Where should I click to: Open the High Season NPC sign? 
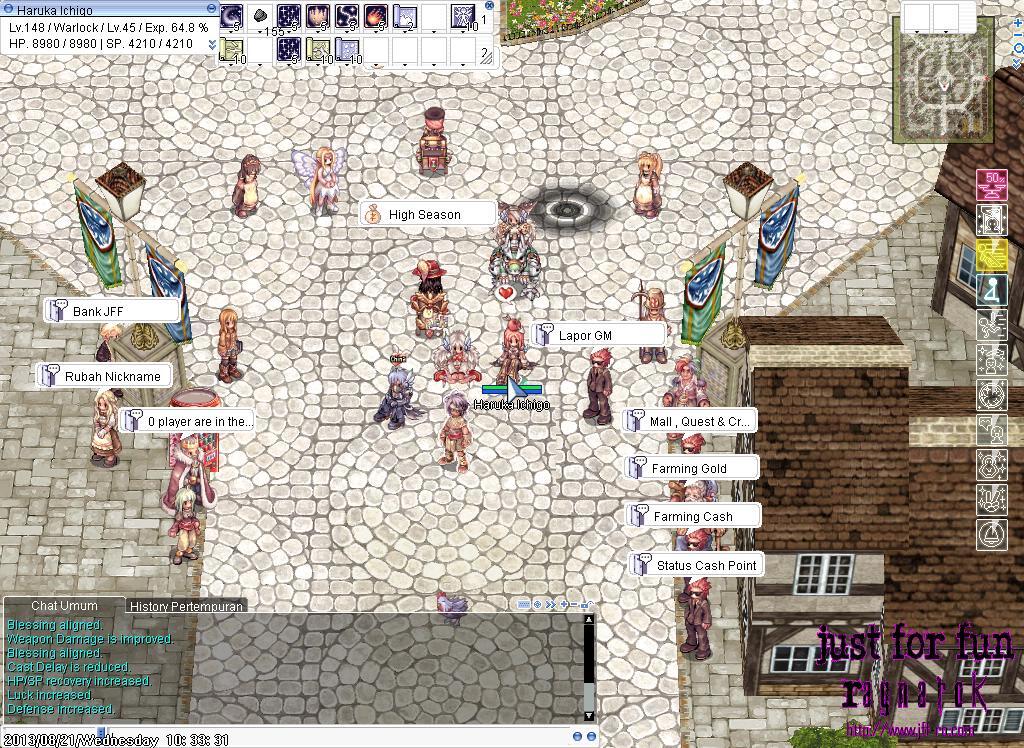pos(426,215)
